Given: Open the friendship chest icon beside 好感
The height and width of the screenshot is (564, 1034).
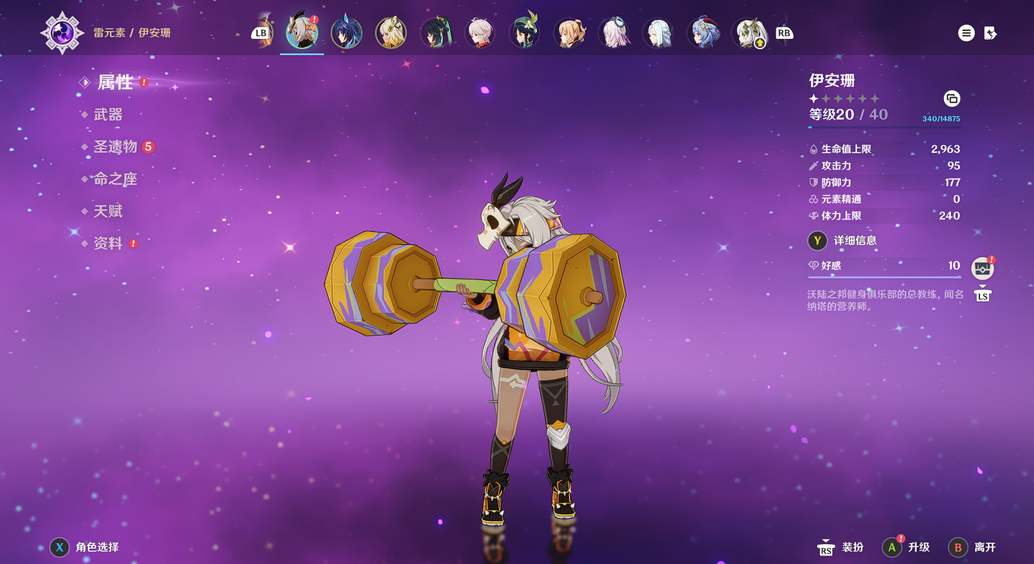Looking at the screenshot, I should pos(982,268).
